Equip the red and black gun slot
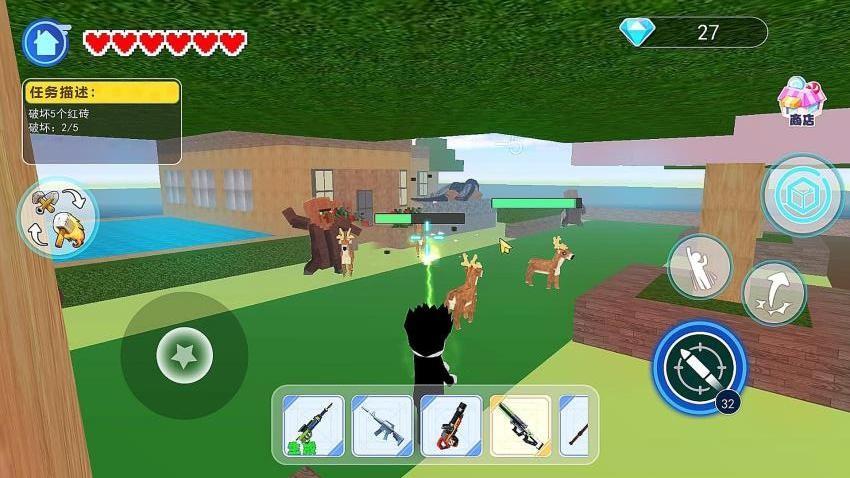The image size is (850, 478). coord(451,426)
